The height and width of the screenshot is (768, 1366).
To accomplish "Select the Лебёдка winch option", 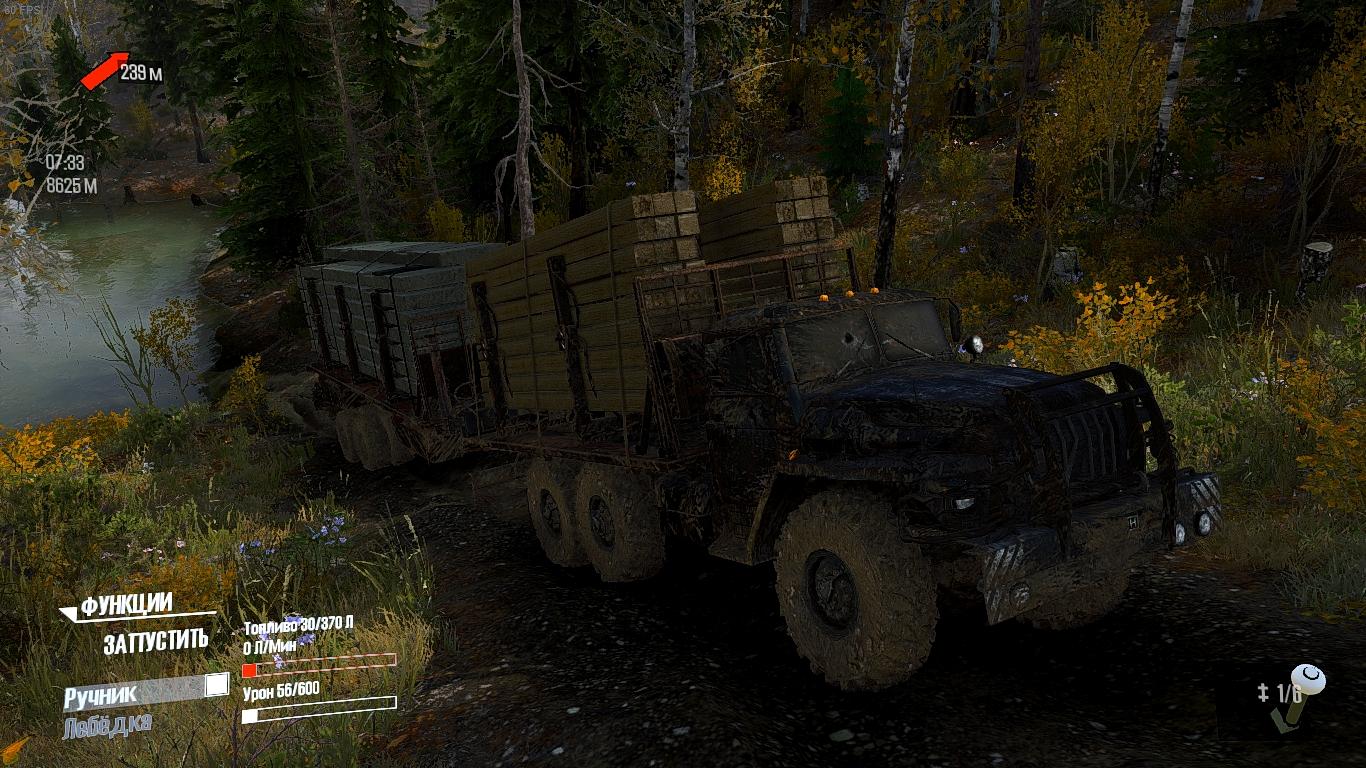I will click(x=107, y=726).
